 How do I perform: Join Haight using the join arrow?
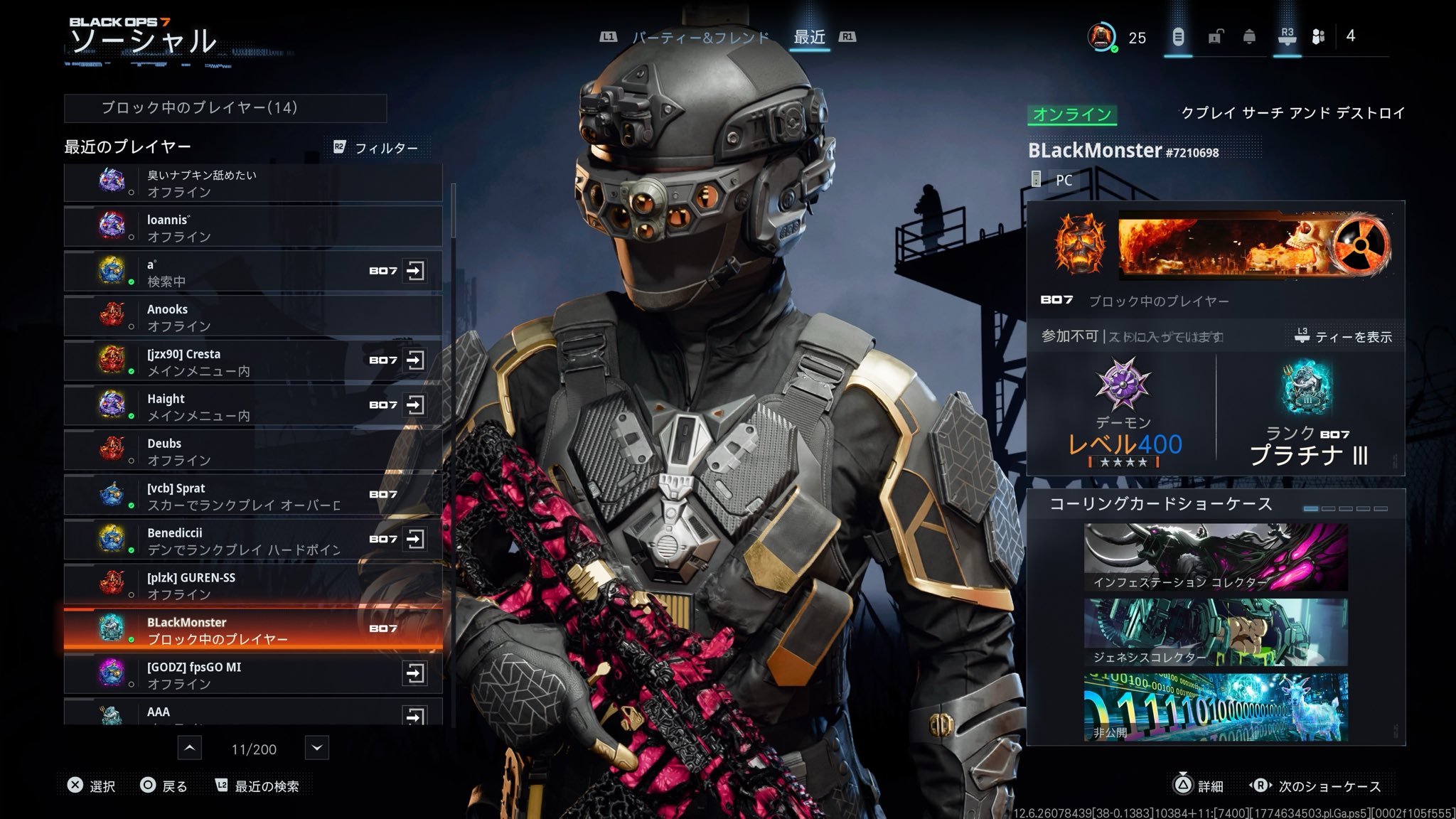[x=414, y=405]
